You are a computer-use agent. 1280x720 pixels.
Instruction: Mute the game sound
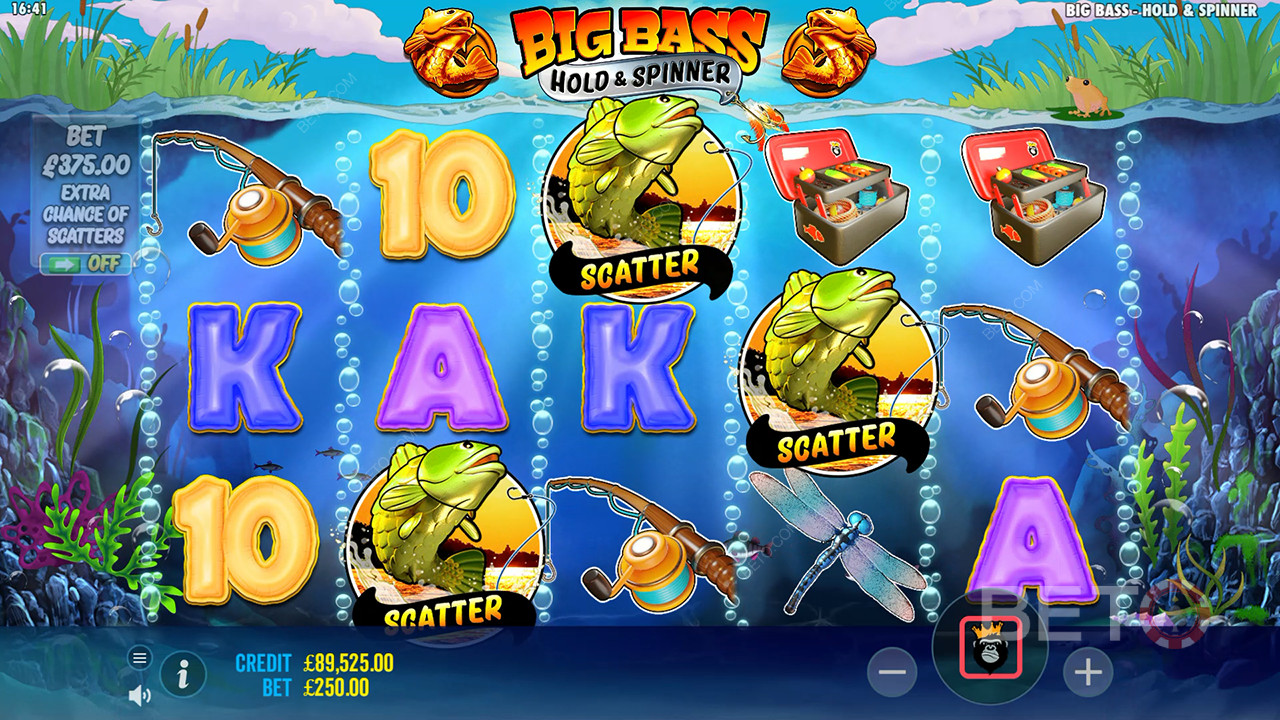[x=140, y=693]
